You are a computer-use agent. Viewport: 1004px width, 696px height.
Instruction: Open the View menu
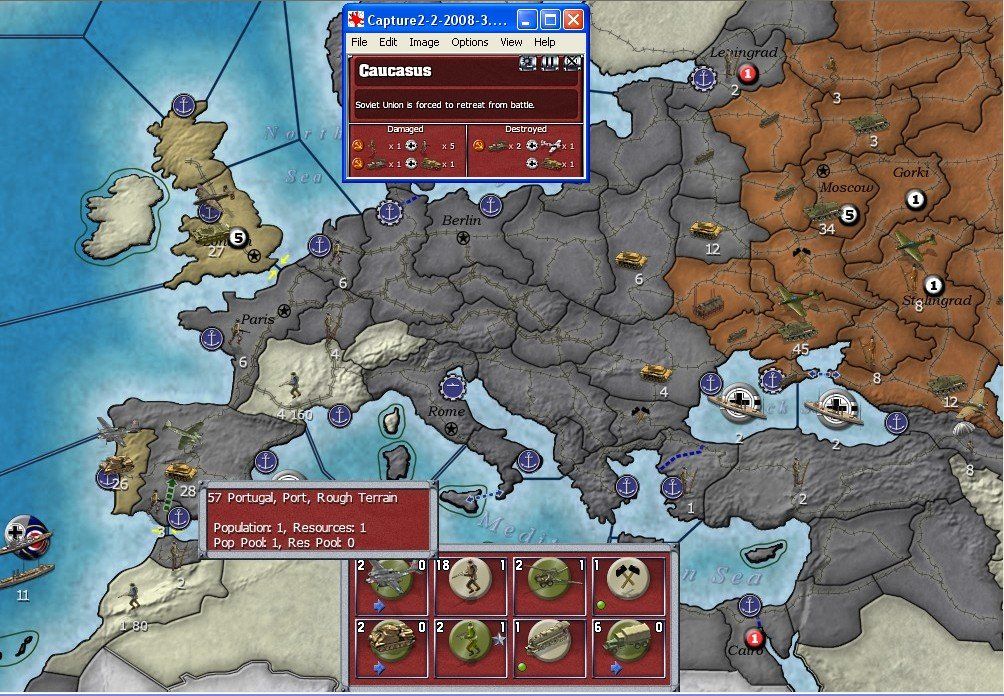pos(511,42)
